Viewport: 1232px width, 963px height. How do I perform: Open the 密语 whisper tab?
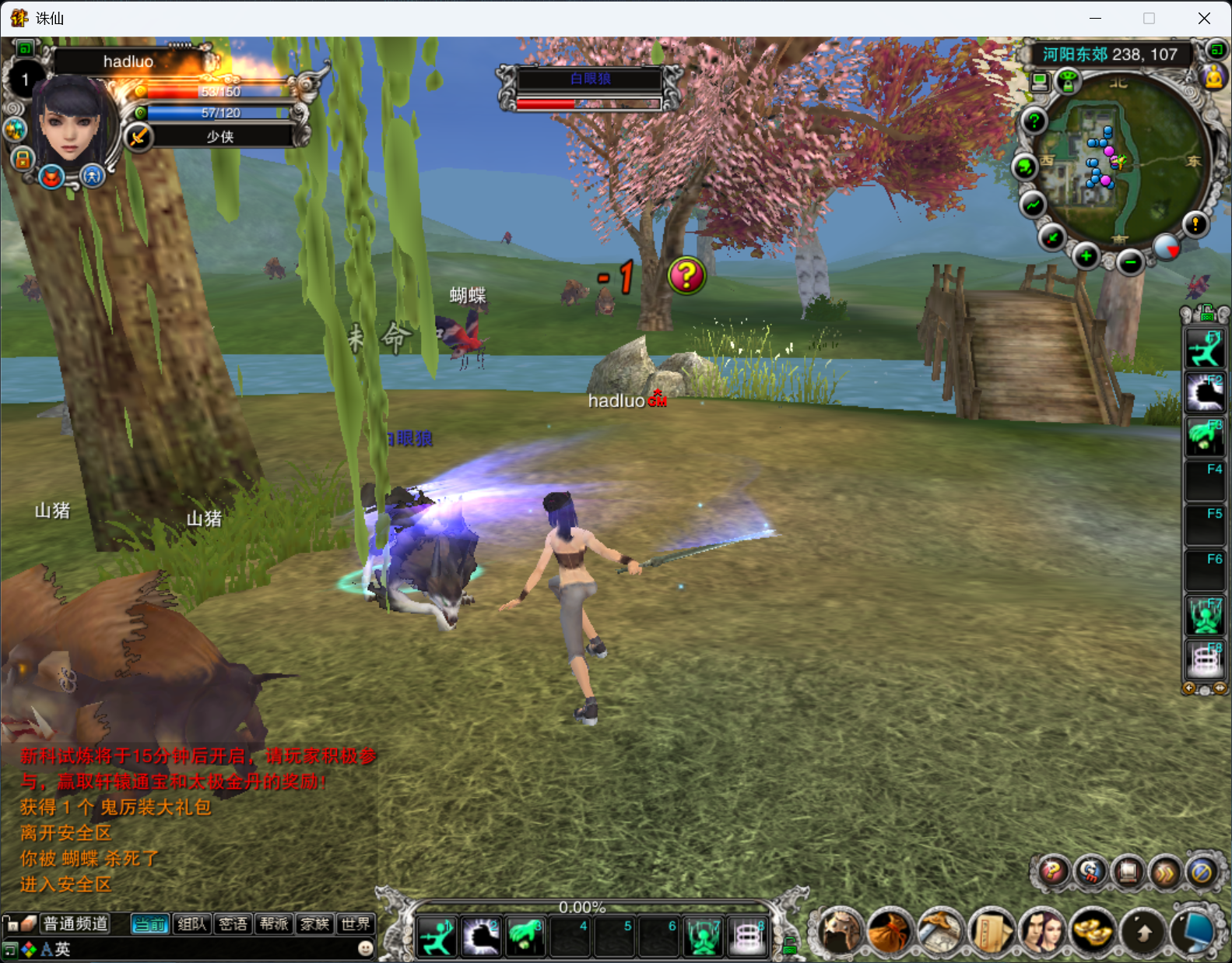[233, 924]
